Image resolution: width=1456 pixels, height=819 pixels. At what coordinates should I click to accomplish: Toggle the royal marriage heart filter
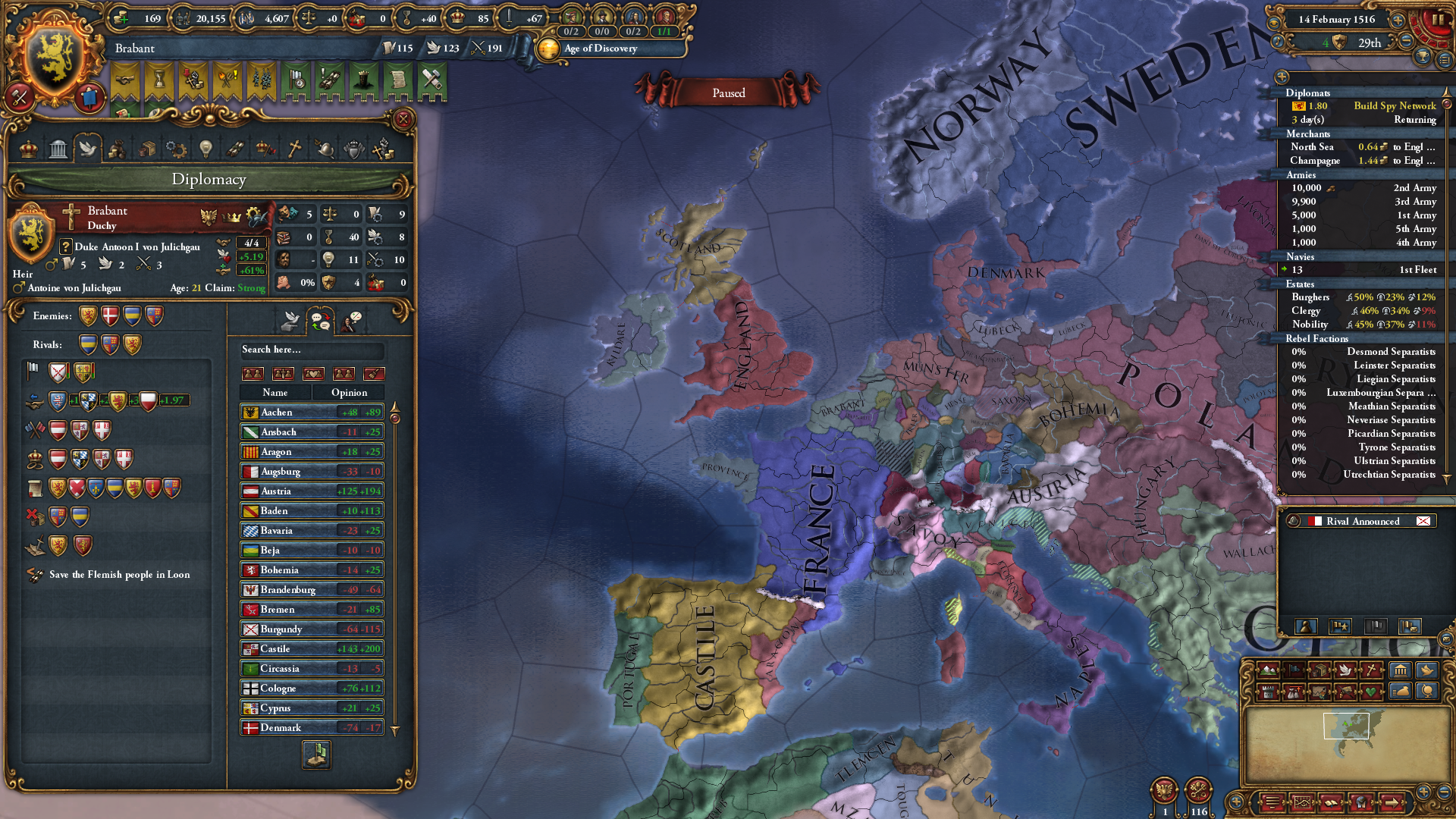[x=313, y=375]
